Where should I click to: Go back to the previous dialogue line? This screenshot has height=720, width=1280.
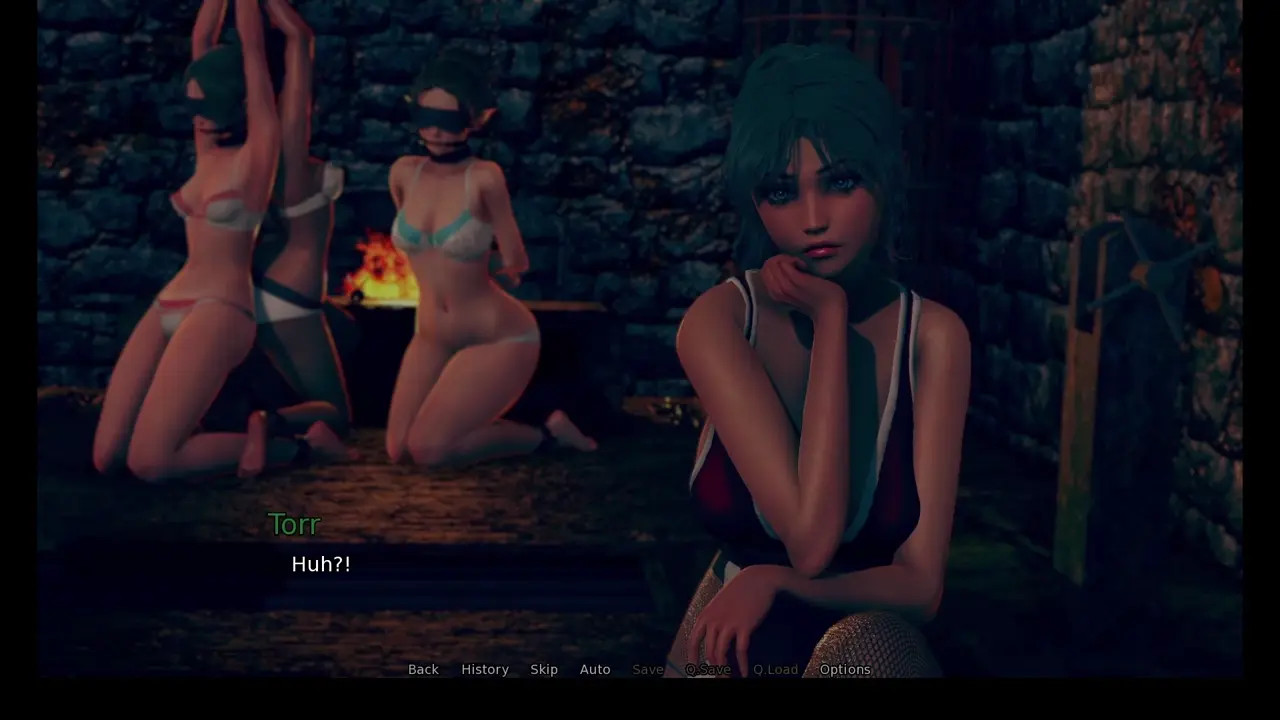tap(423, 669)
